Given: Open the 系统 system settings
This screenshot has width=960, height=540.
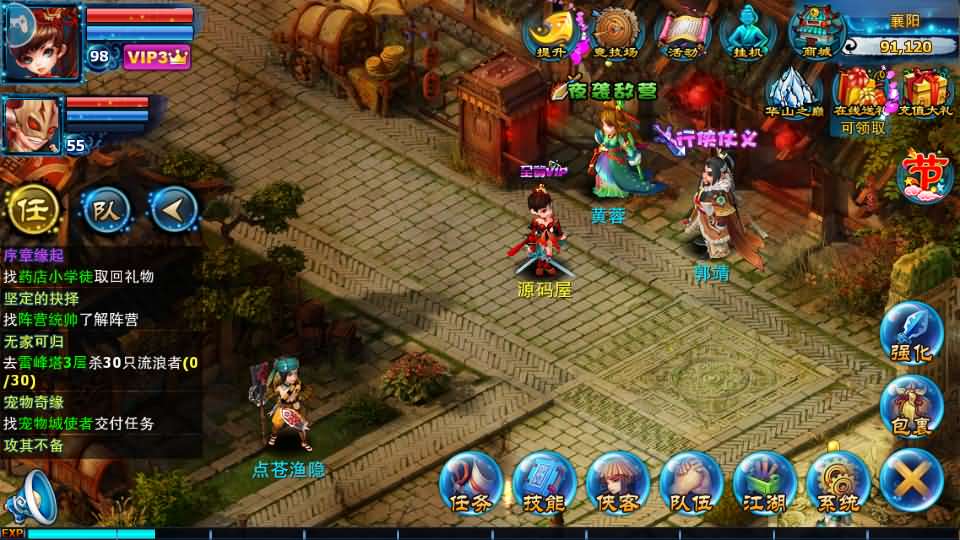Looking at the screenshot, I should point(836,481).
